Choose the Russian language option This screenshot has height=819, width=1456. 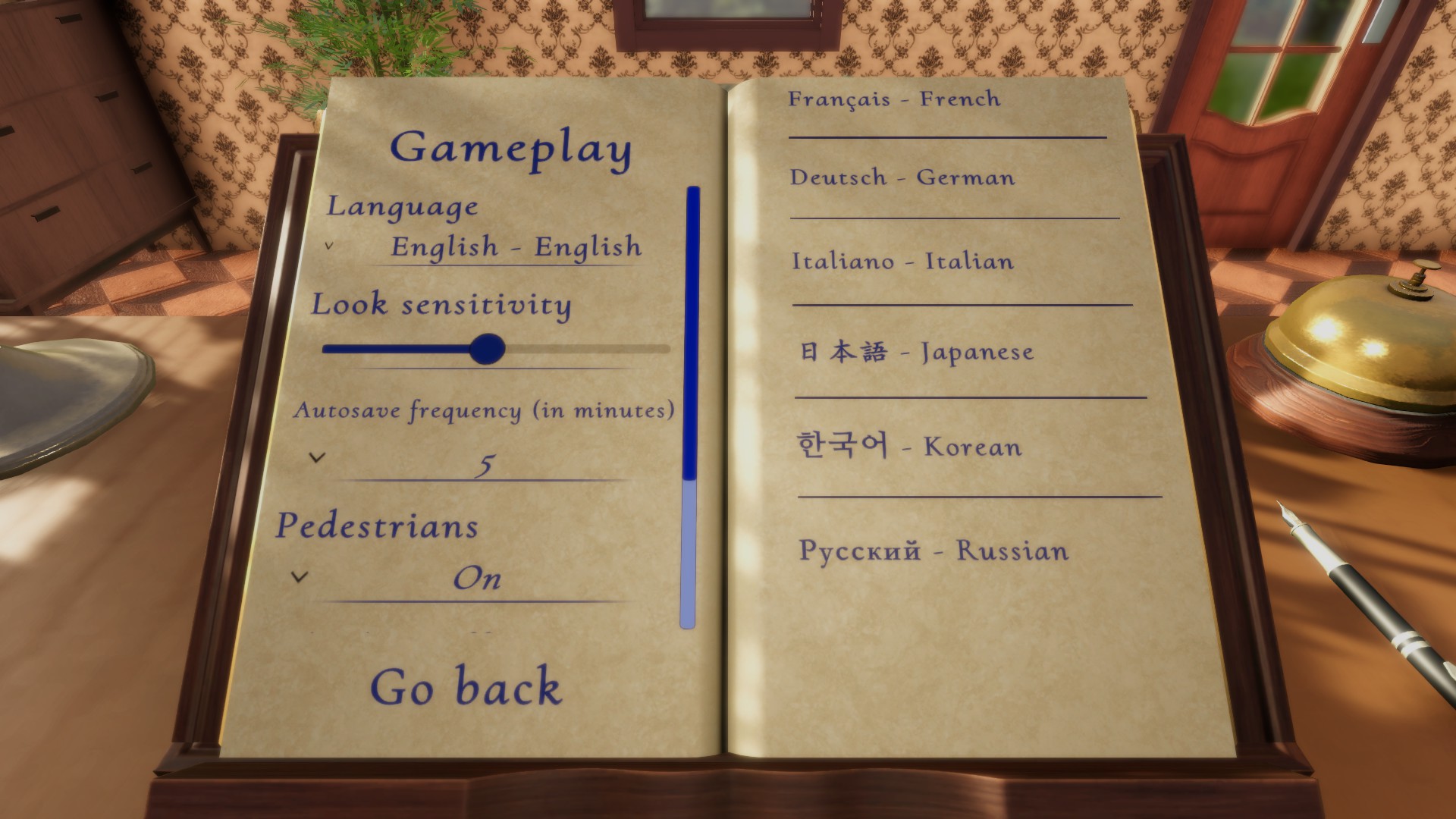[x=934, y=551]
